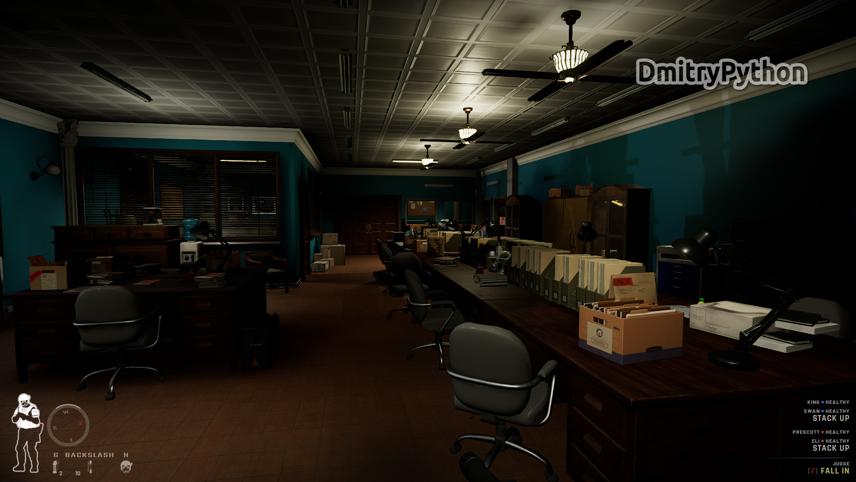Image resolution: width=856 pixels, height=482 pixels.
Task: Select the gas mask equipment icon
Action: (126, 466)
